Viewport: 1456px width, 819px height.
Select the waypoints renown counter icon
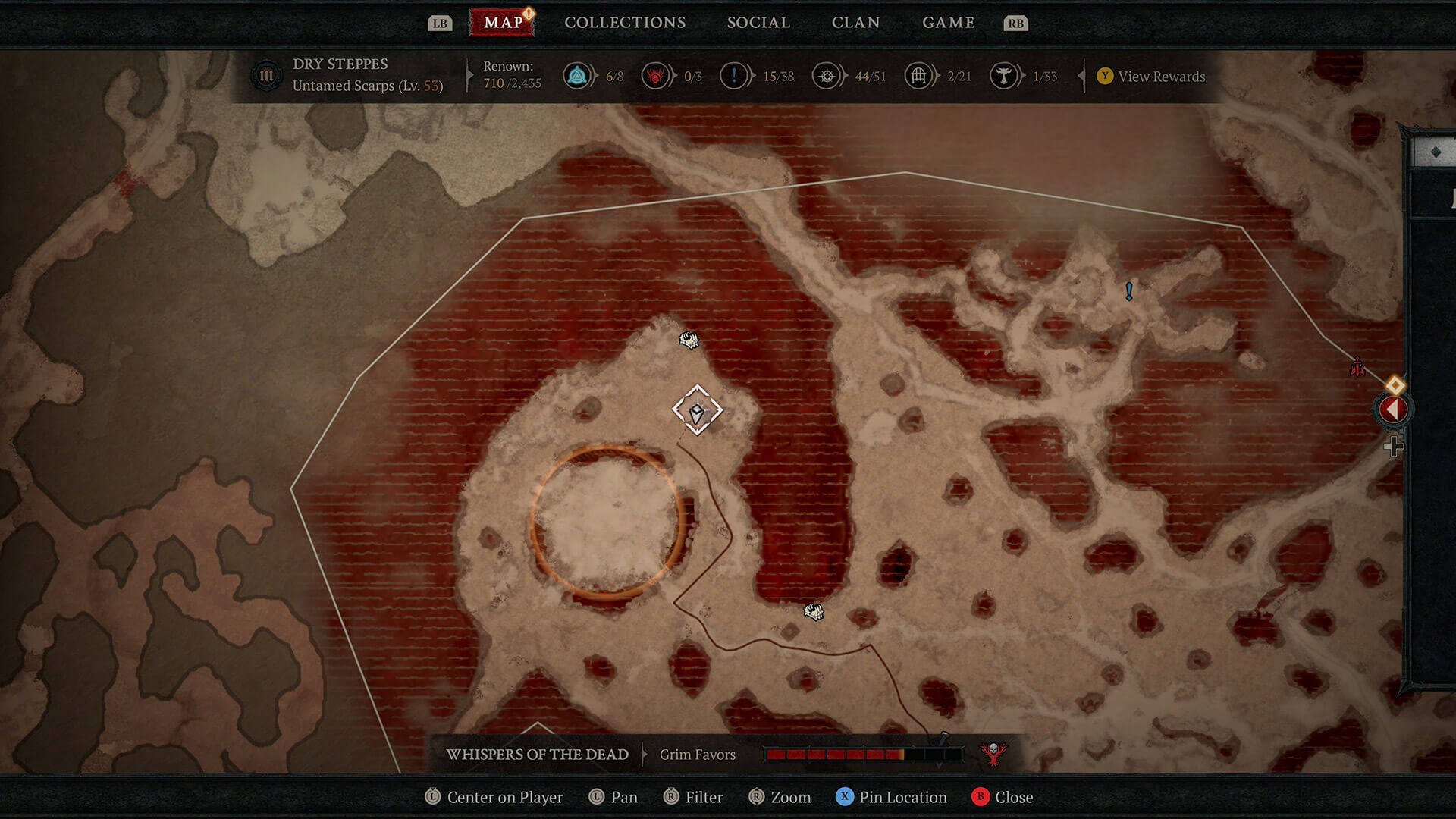(577, 76)
